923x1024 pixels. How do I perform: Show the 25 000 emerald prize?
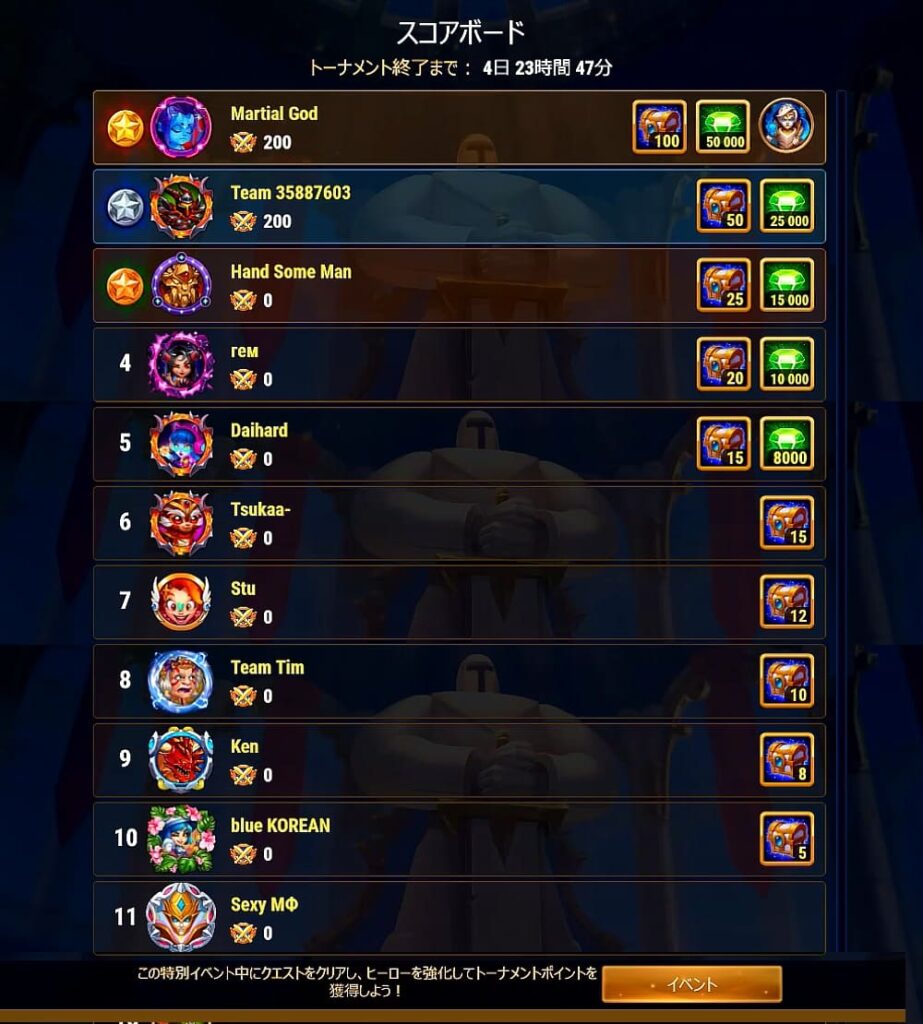pyautogui.click(x=786, y=206)
